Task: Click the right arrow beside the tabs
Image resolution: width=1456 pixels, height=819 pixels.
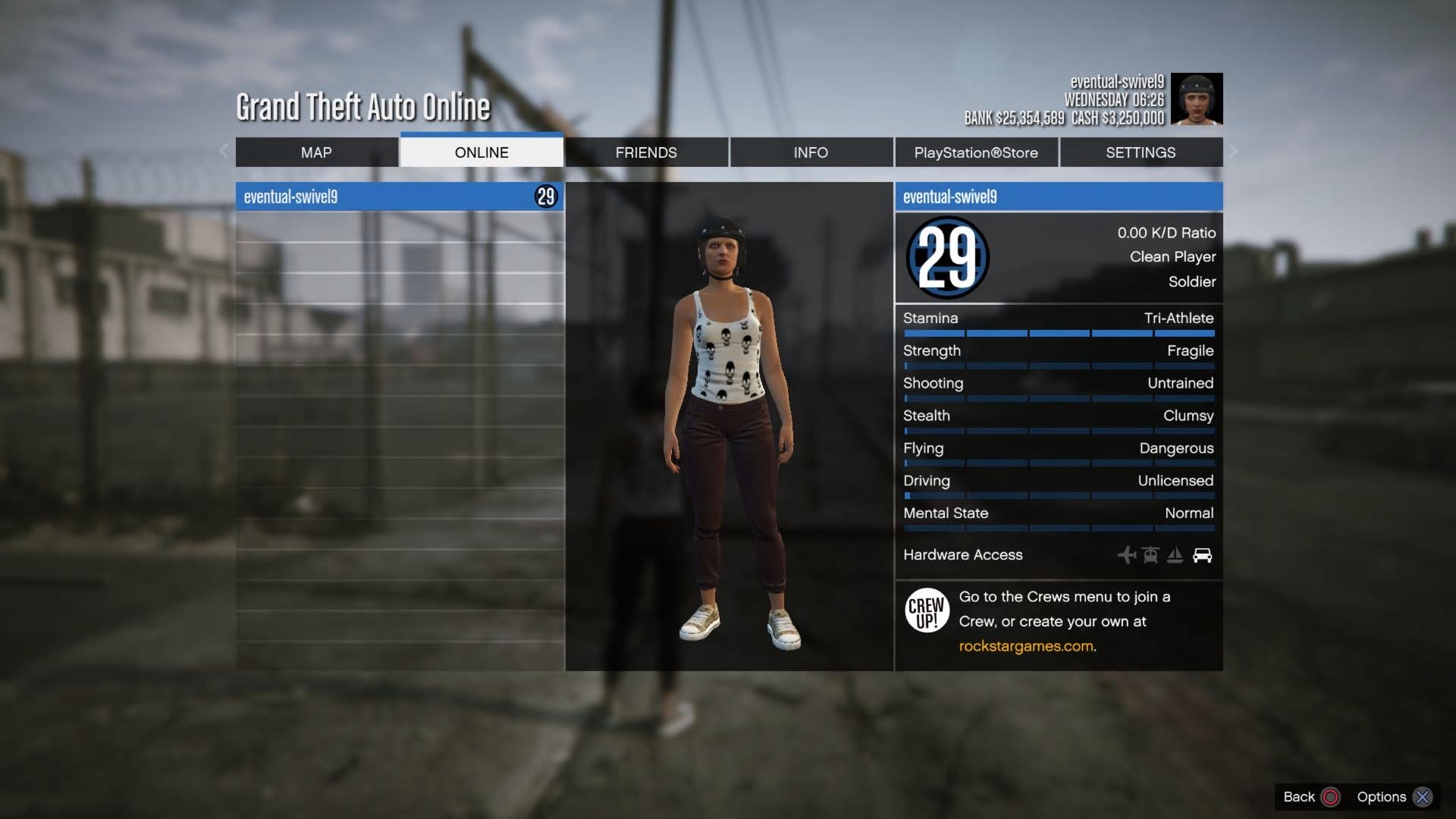Action: pos(1233,151)
